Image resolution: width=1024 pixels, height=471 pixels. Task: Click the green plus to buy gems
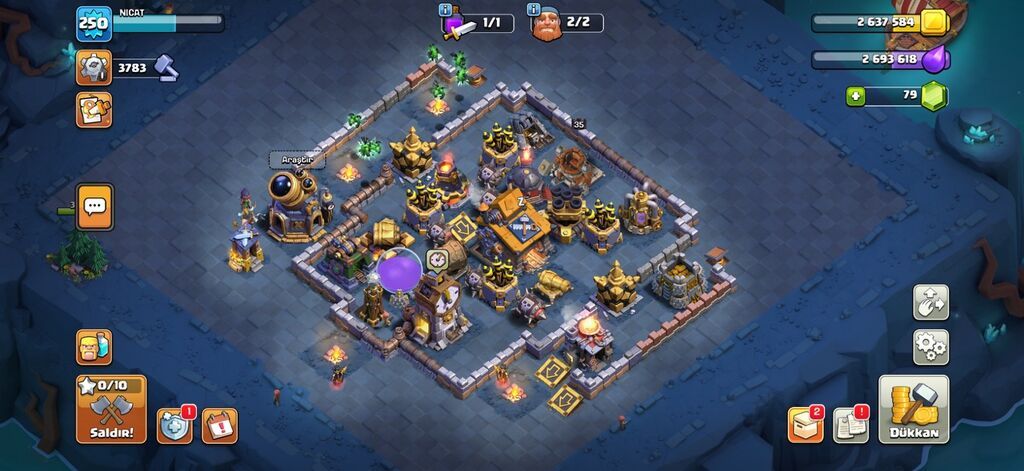pyautogui.click(x=855, y=97)
